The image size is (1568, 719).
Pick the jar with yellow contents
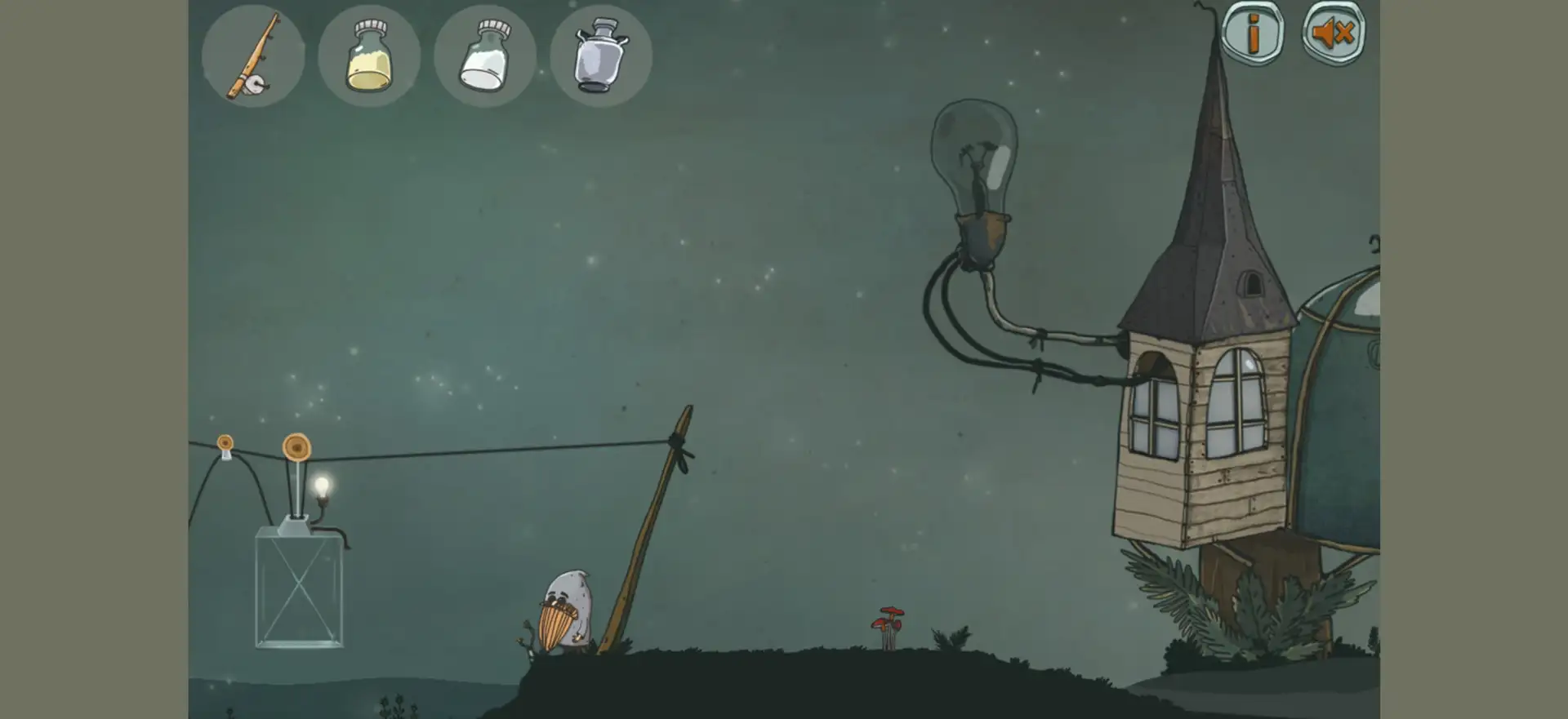(x=369, y=55)
